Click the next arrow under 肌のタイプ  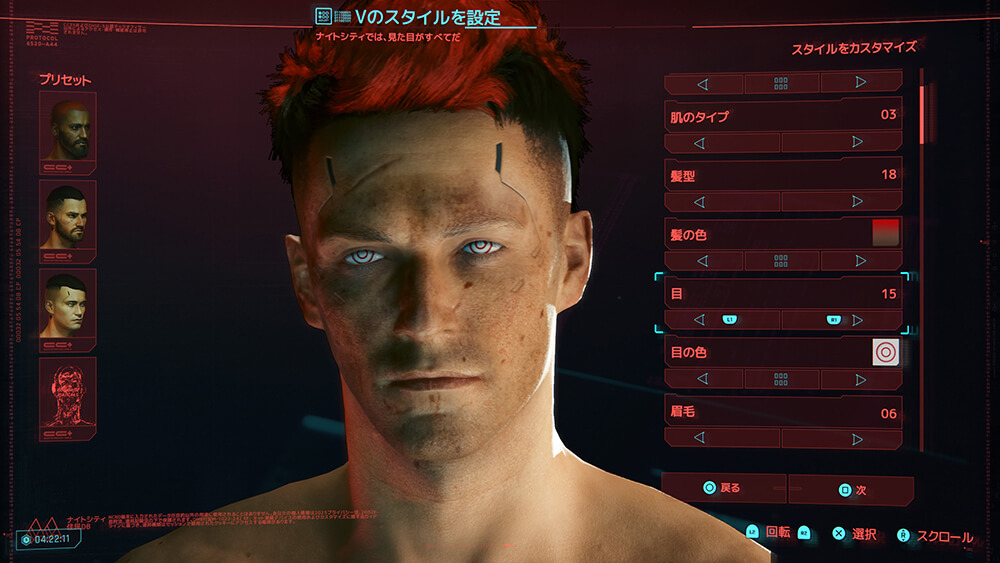[x=858, y=143]
